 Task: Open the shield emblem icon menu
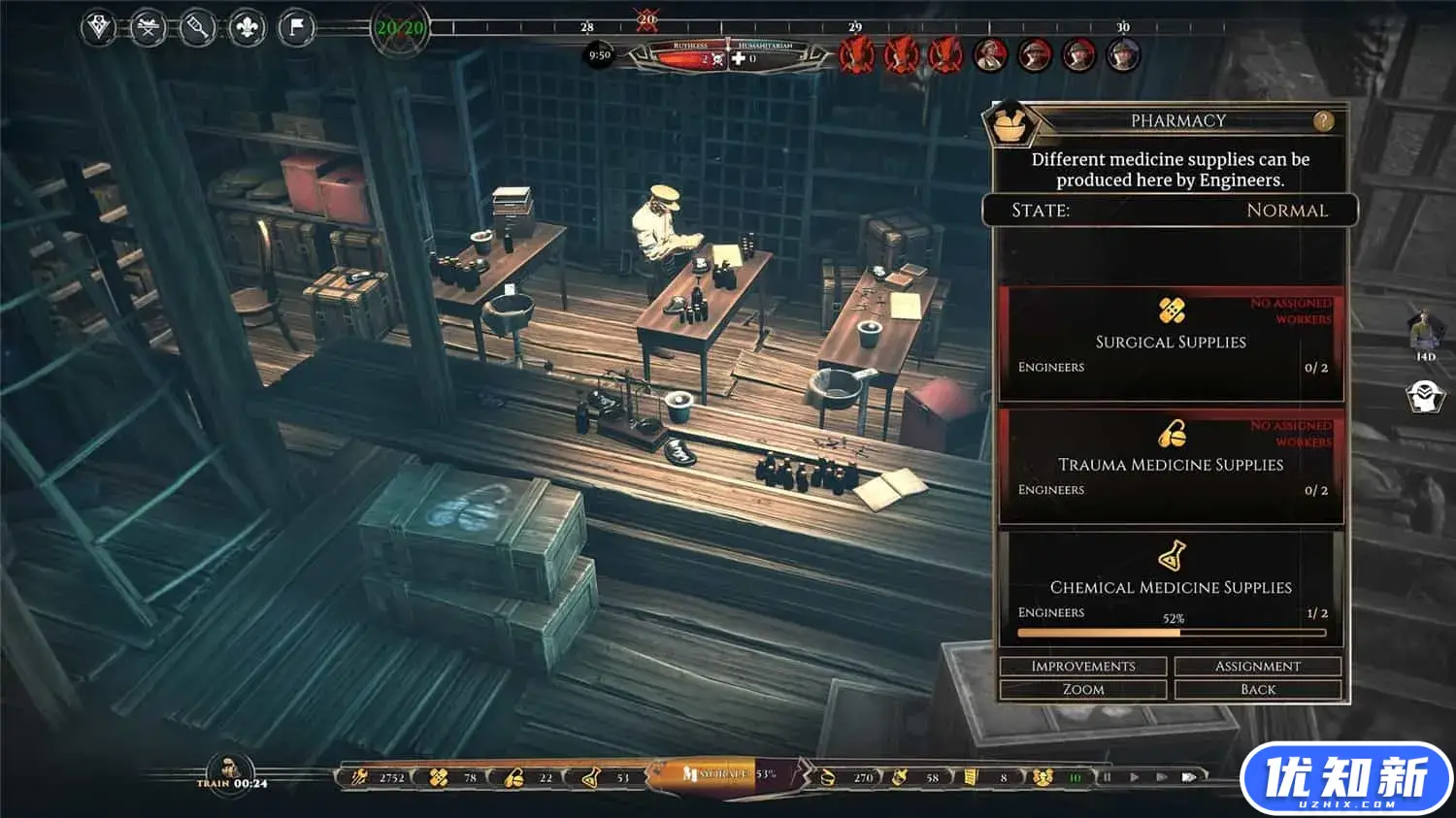coord(98,27)
